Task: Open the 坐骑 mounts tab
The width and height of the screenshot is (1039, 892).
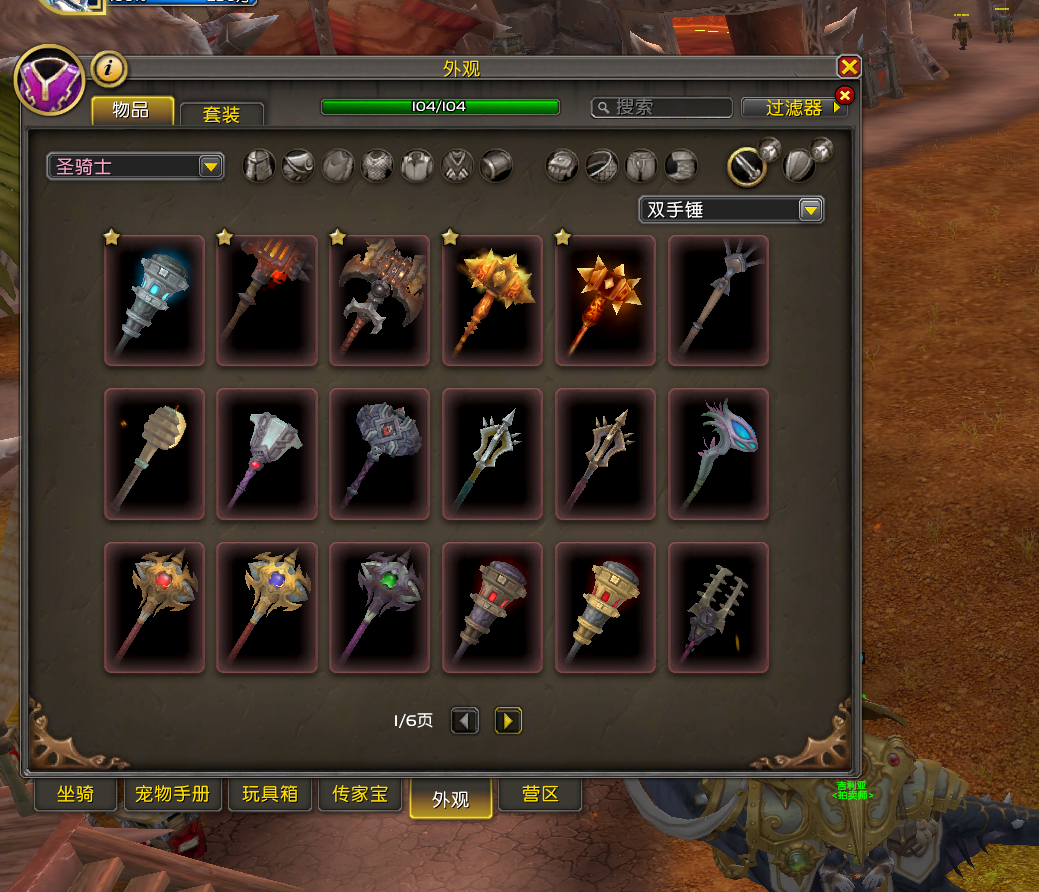Action: [76, 795]
